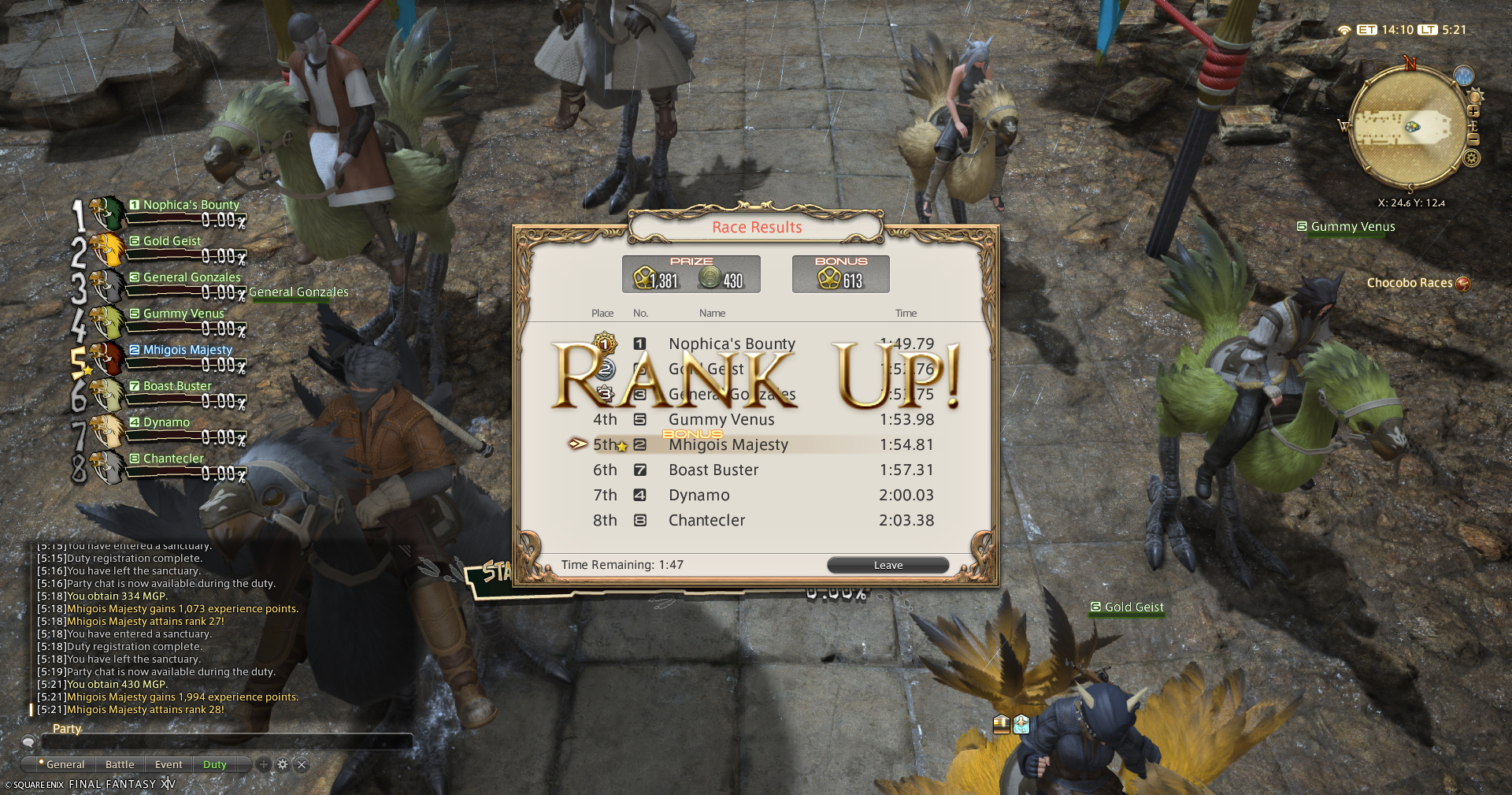The width and height of the screenshot is (1512, 795).
Task: Select Mhigois Majesty in the racer list
Action: 187,350
